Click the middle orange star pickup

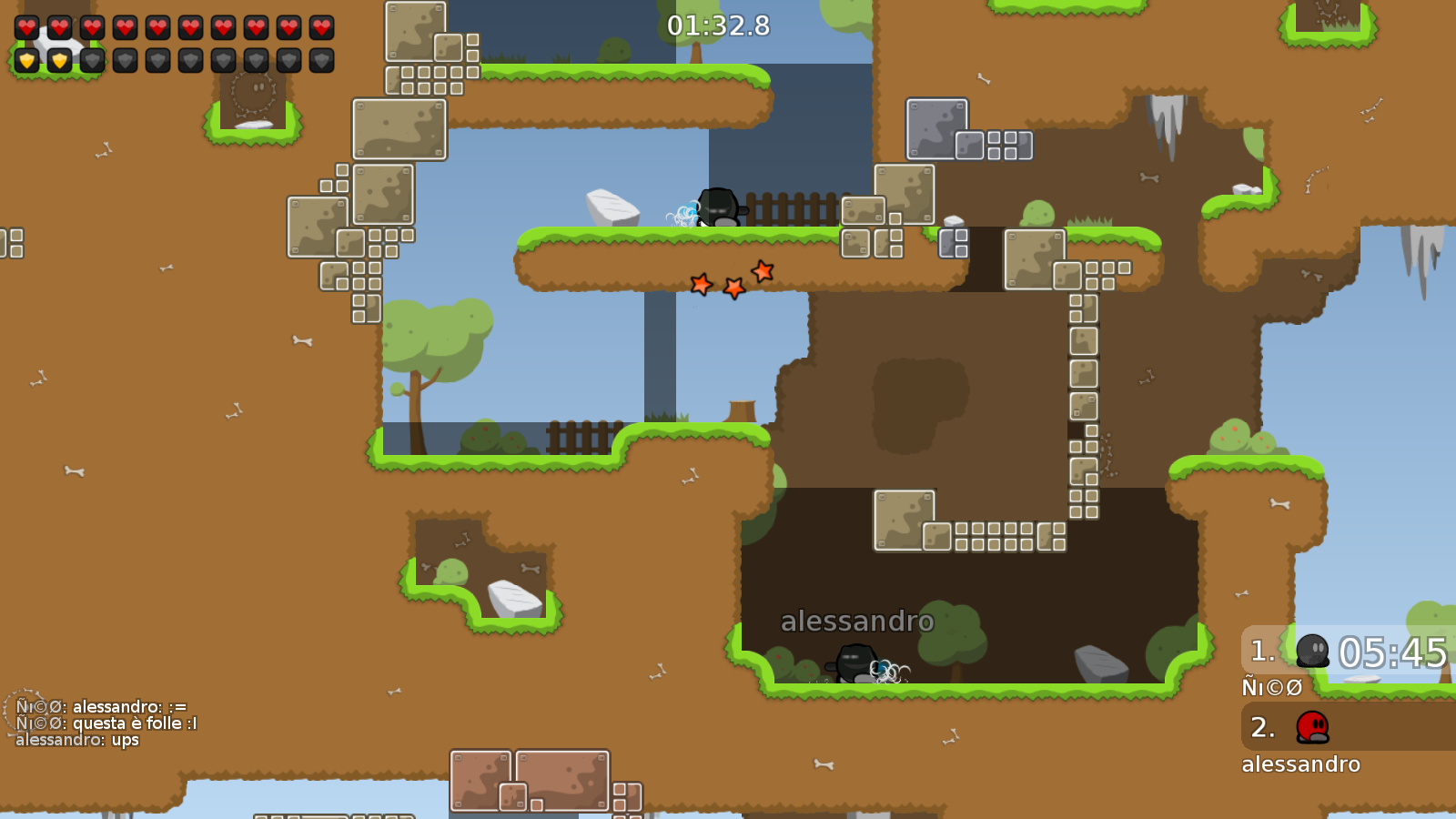[733, 288]
